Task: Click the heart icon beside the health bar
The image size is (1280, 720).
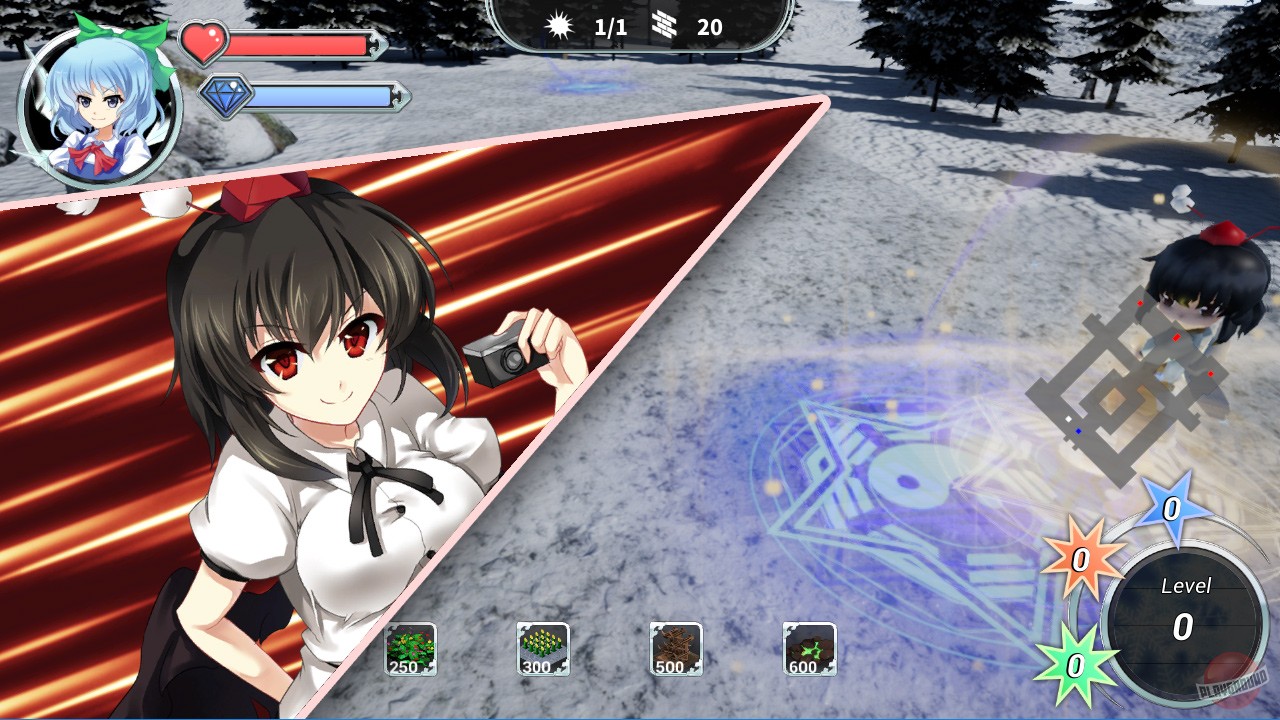Action: pyautogui.click(x=206, y=45)
